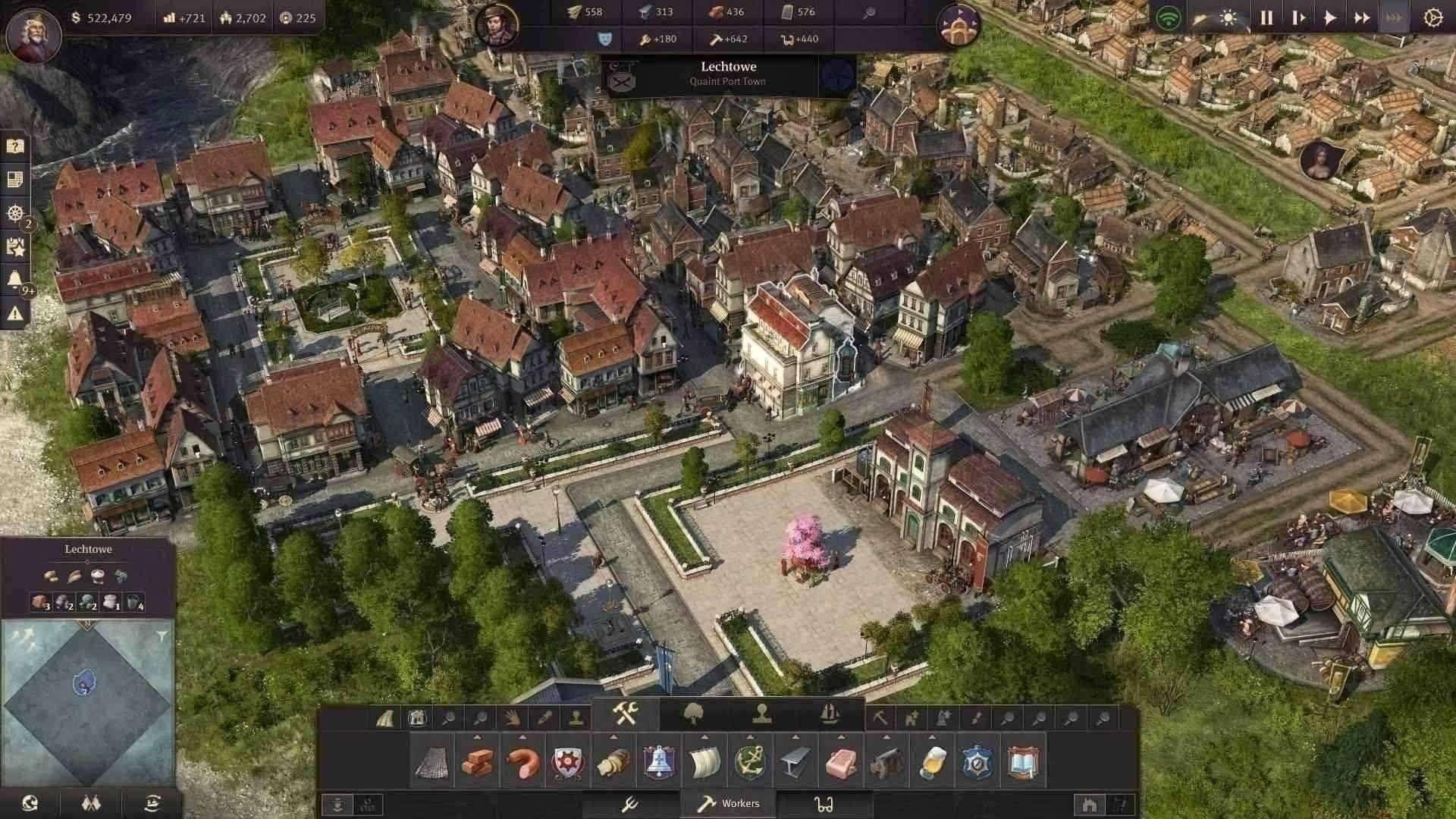Image resolution: width=1456 pixels, height=819 pixels.
Task: Pause the game speed
Action: coord(1266,18)
